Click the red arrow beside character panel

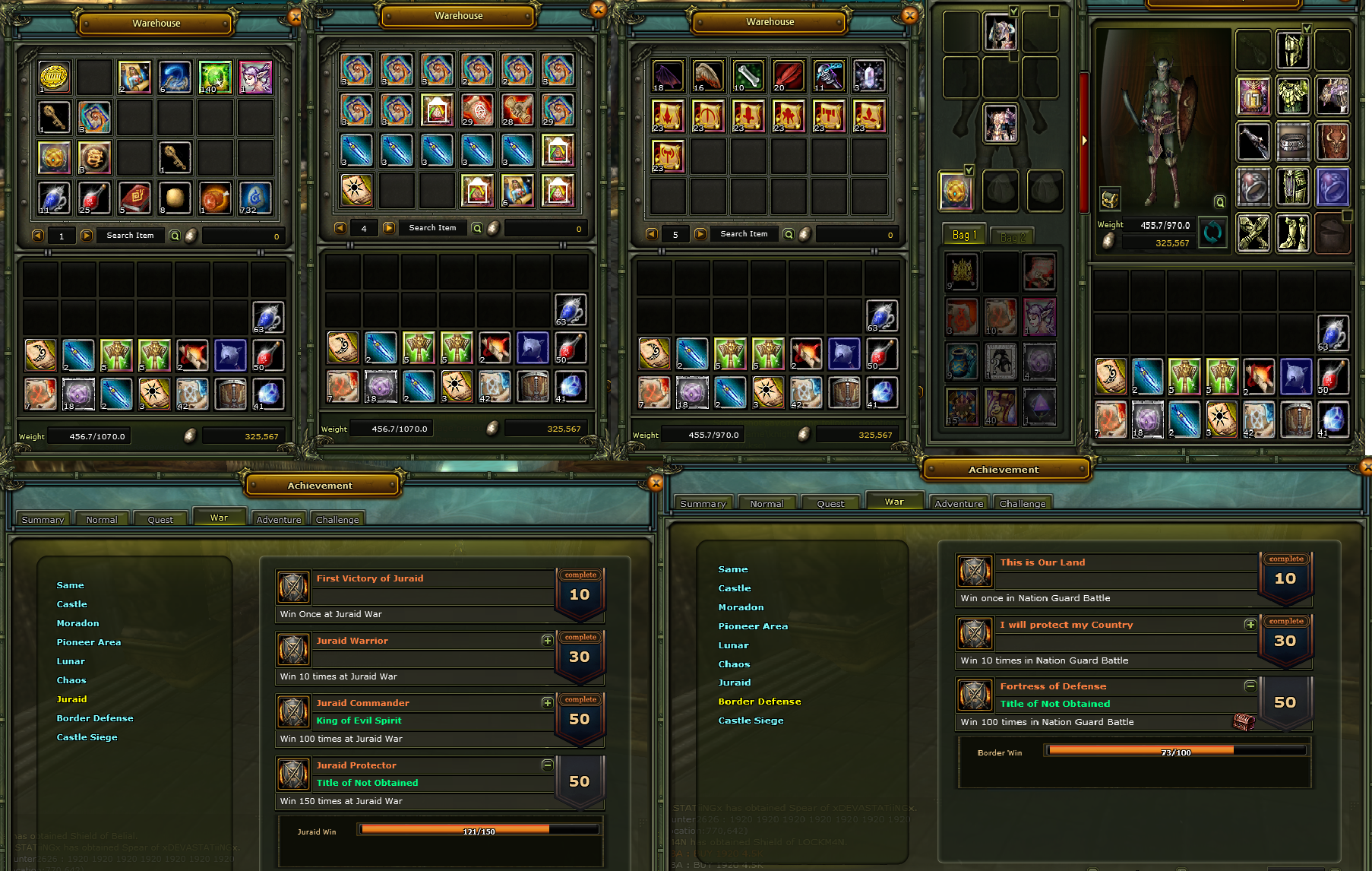pyautogui.click(x=1084, y=141)
